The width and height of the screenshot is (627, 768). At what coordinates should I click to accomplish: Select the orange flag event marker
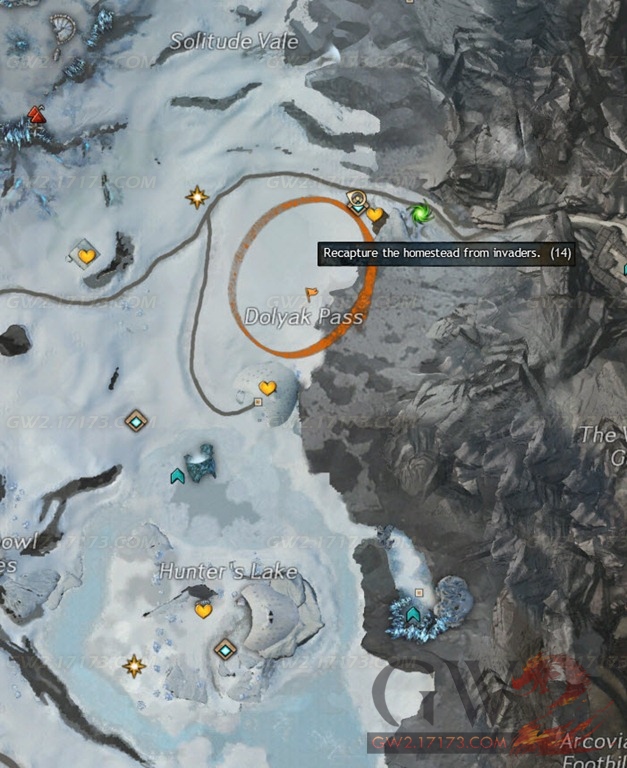pos(311,294)
